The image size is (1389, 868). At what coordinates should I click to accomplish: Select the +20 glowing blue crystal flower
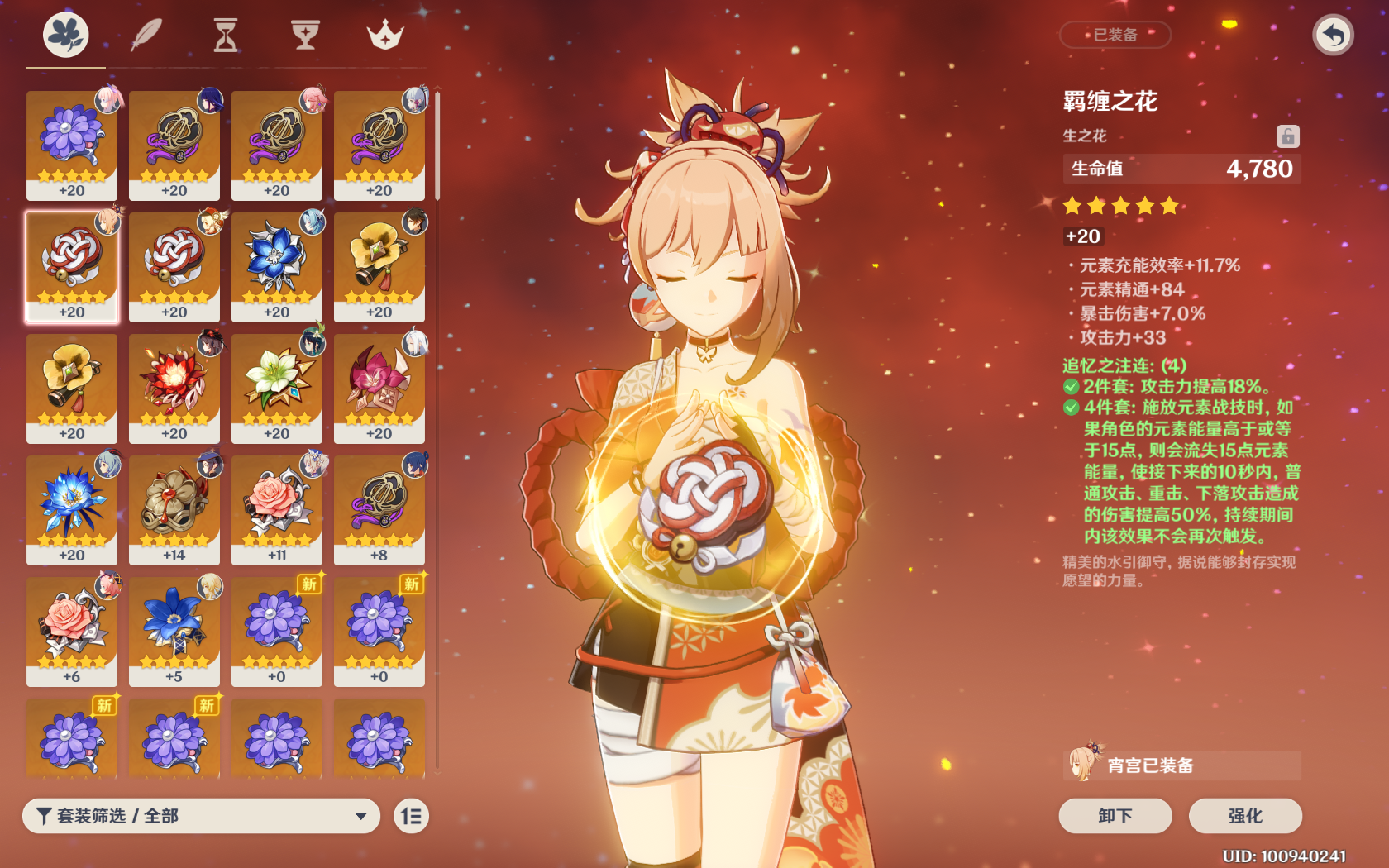pos(72,509)
